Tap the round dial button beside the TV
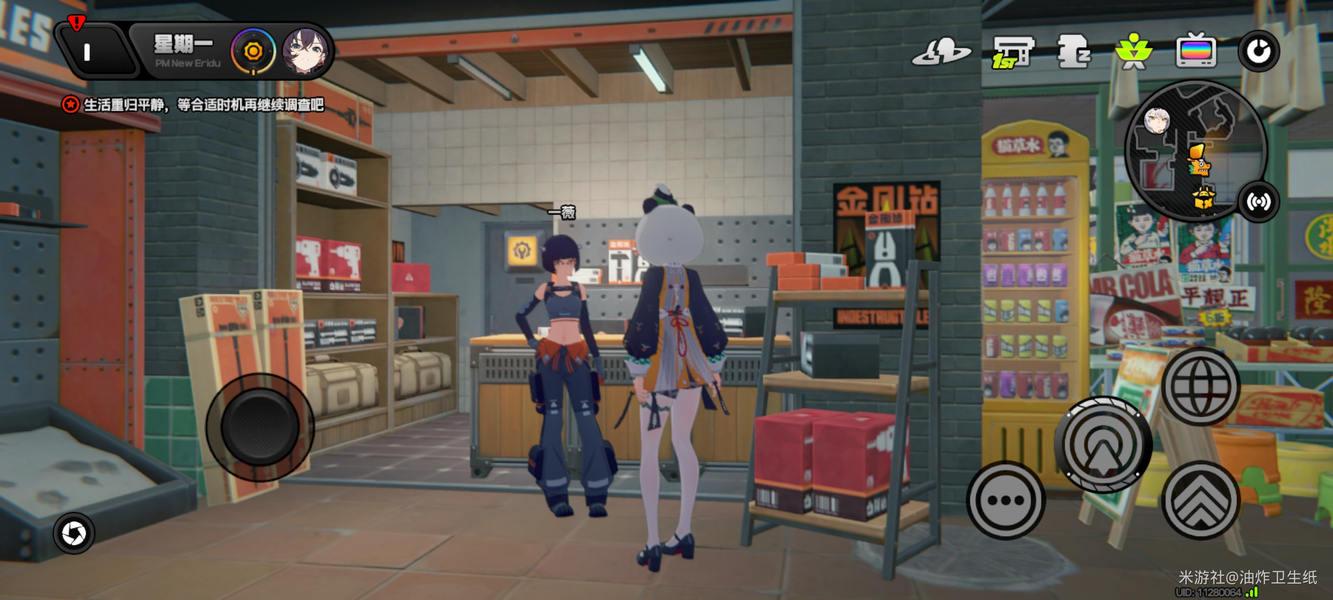This screenshot has width=1333, height=600. point(1258,51)
